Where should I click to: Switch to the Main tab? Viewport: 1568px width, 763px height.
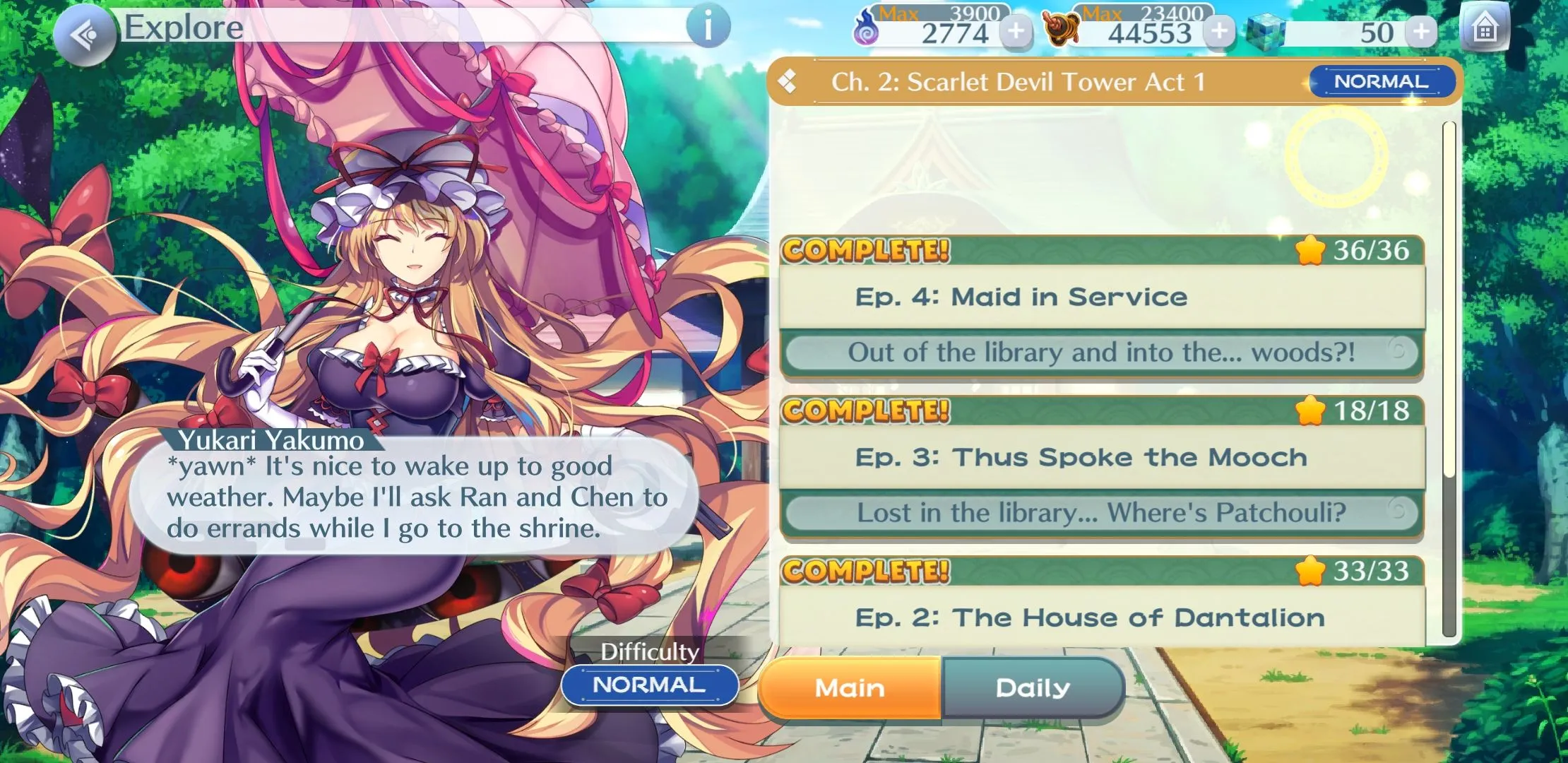point(850,687)
